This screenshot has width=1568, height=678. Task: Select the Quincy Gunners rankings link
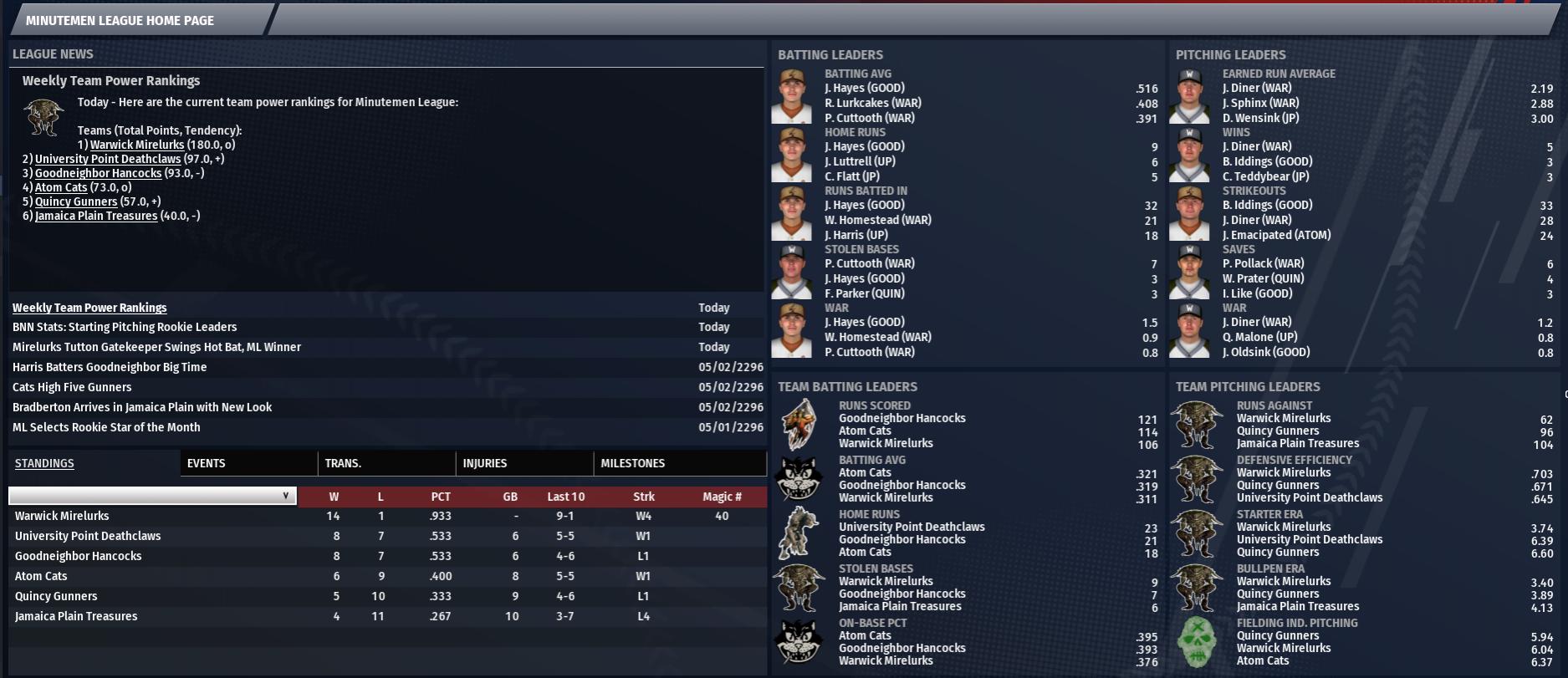coord(75,201)
